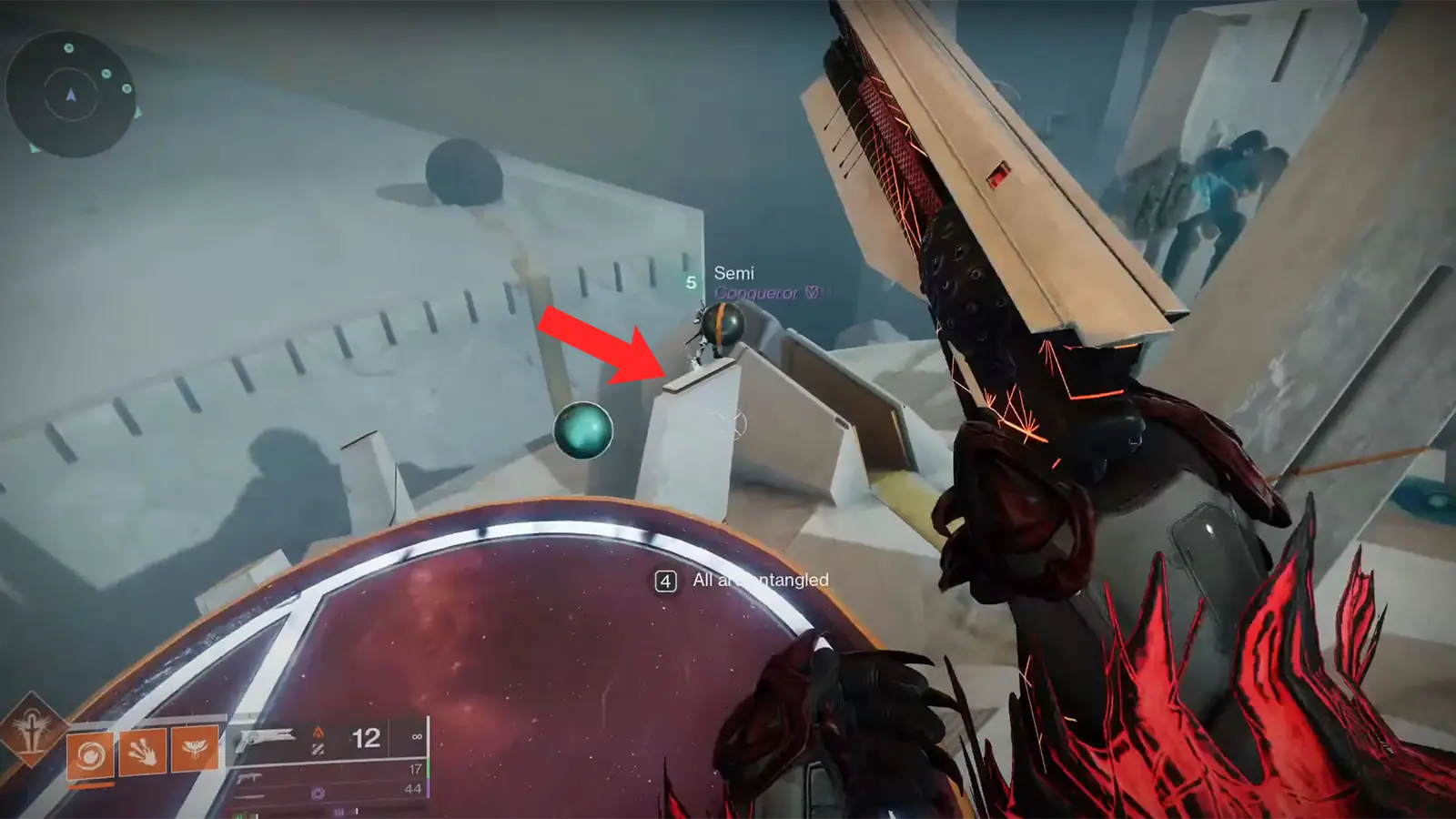Toggle the Conqueror title seal emblem
The image size is (1456, 819).
814,292
